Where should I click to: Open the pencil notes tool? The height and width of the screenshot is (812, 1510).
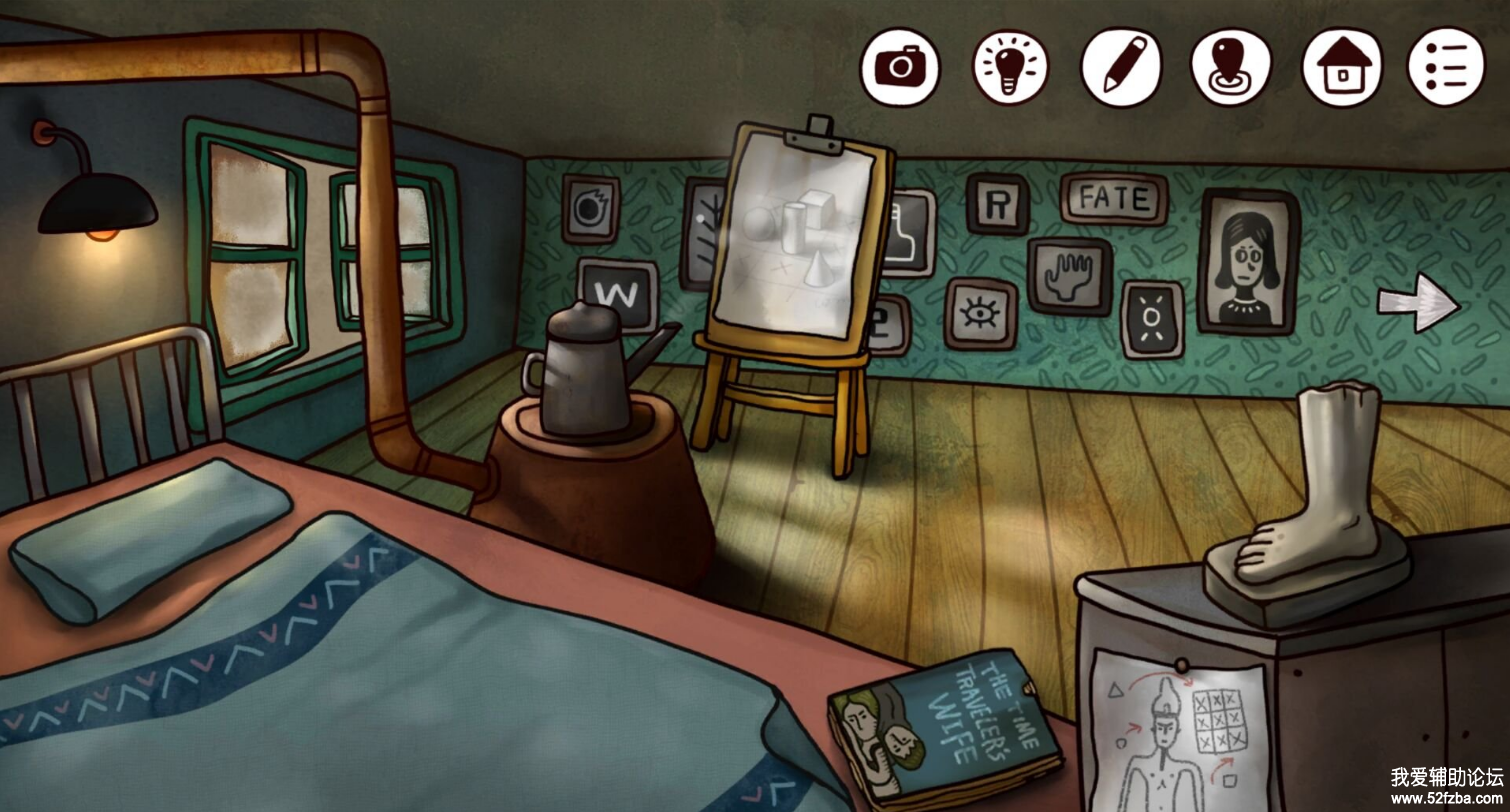click(1123, 66)
